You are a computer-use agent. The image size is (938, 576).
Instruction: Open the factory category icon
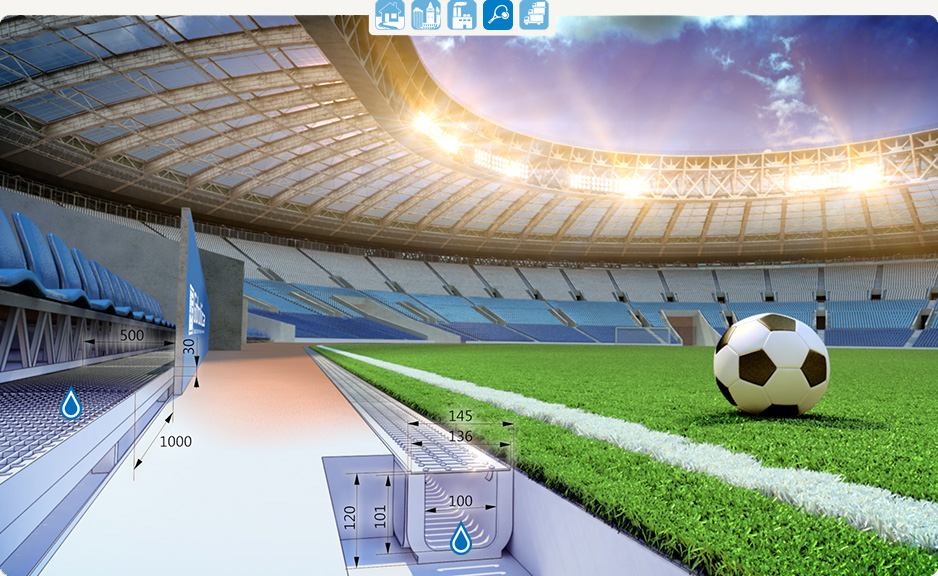tap(462, 15)
